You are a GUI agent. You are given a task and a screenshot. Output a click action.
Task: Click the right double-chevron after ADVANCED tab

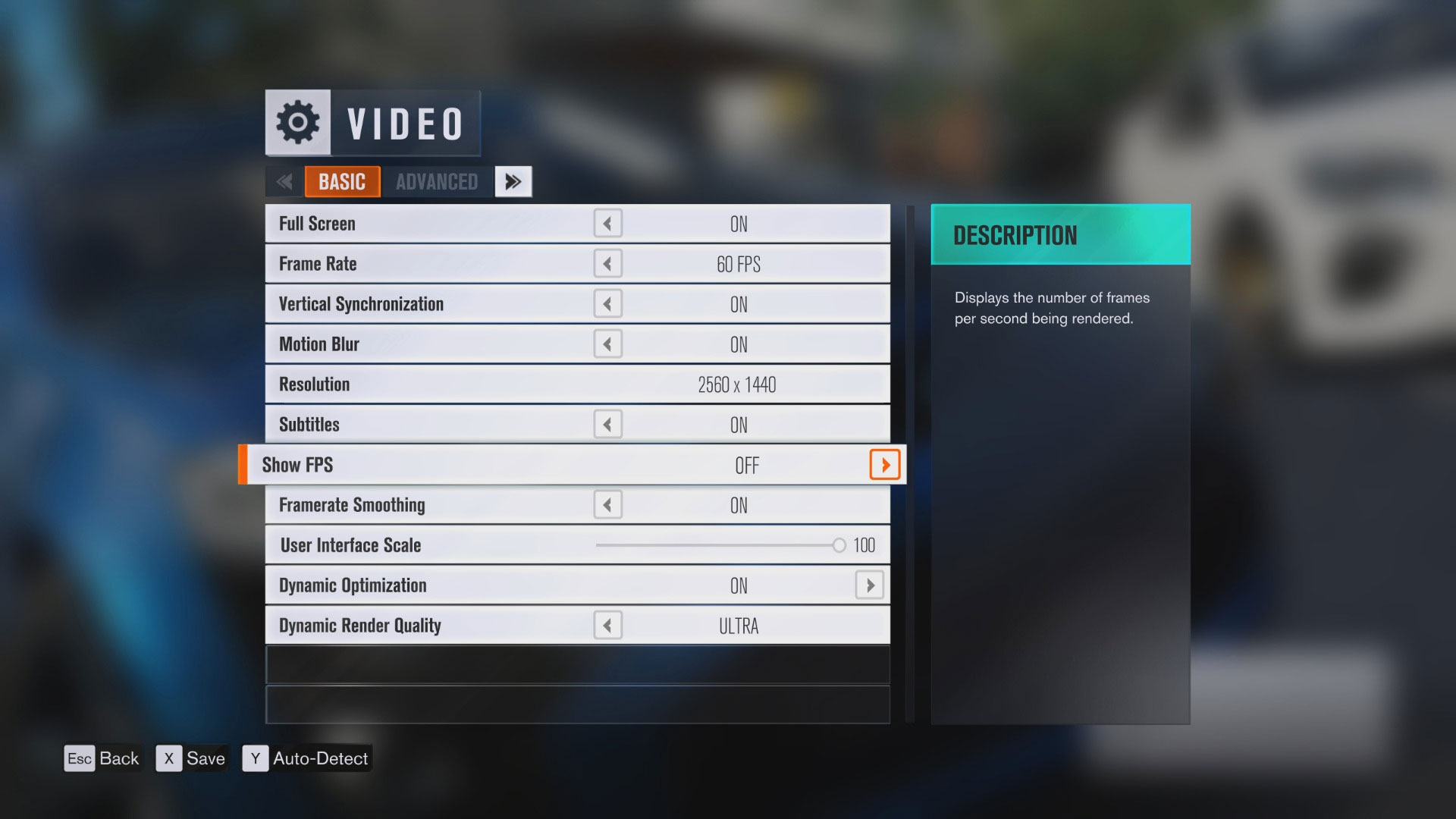click(513, 181)
